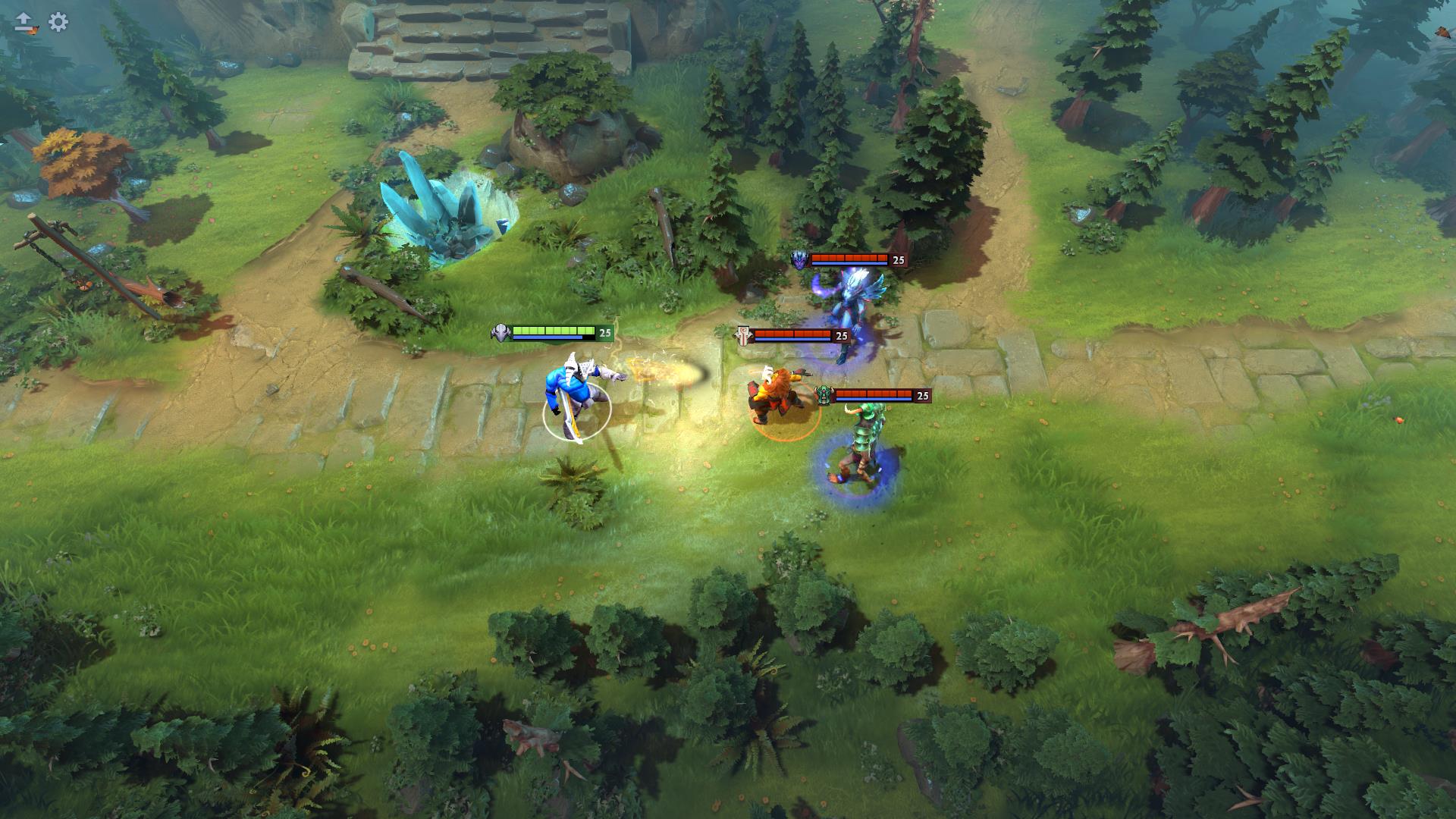Click the green hero's portrait icon
Screen dimensions: 1456x819
[824, 394]
